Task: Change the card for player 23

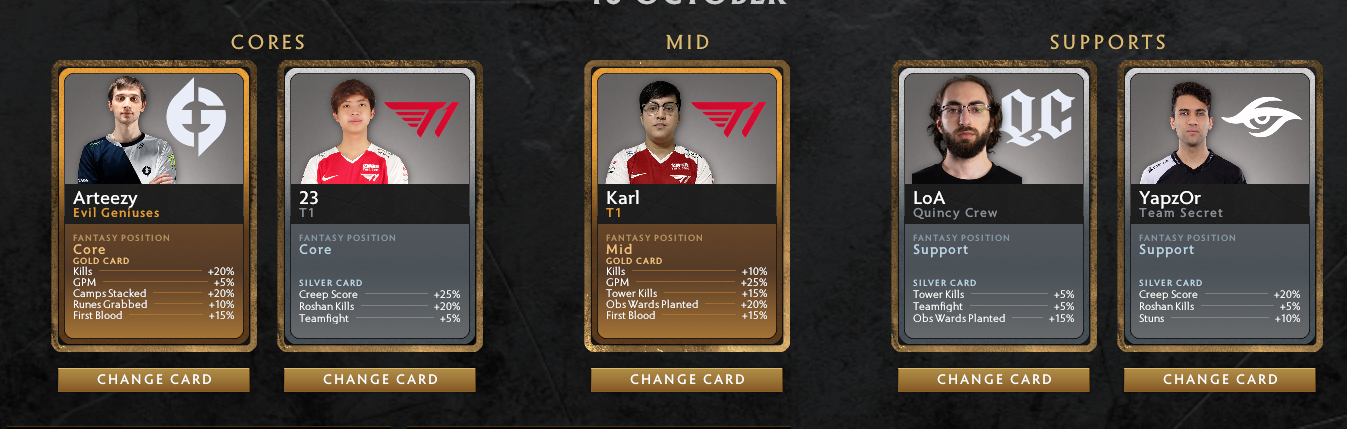Action: 380,380
